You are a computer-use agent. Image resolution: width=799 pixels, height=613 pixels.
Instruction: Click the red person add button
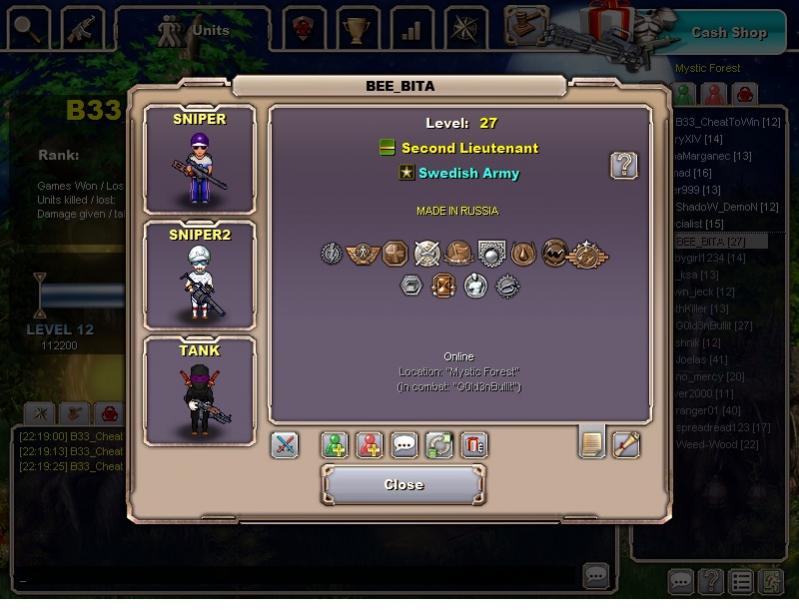tap(370, 445)
